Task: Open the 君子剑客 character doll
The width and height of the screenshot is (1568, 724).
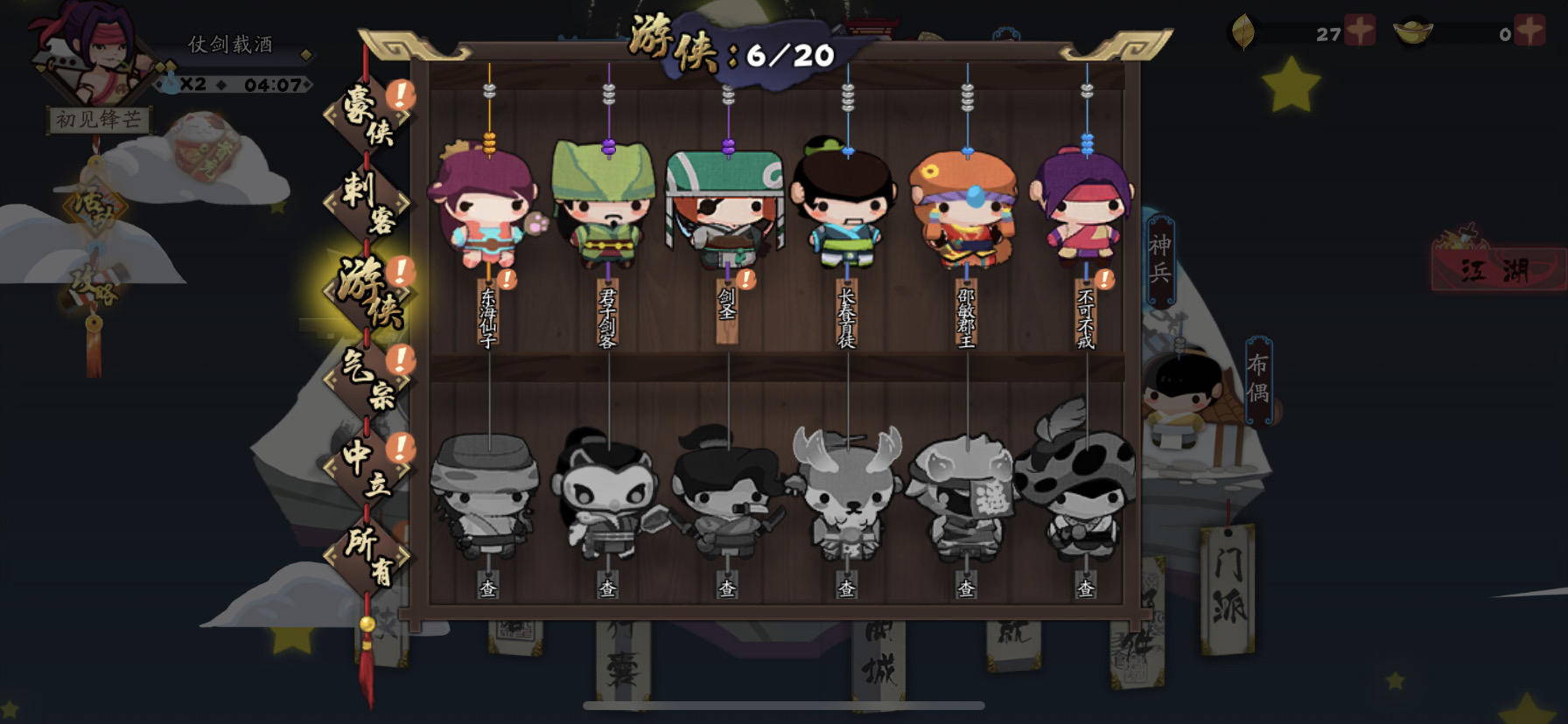Action: pos(609,210)
